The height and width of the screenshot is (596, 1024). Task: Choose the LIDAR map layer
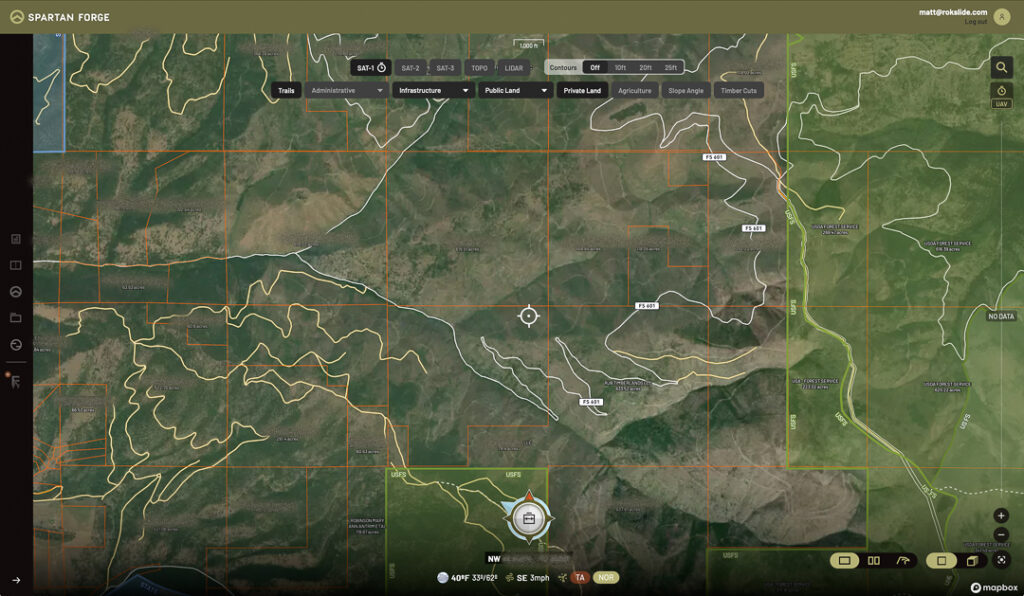coord(514,68)
